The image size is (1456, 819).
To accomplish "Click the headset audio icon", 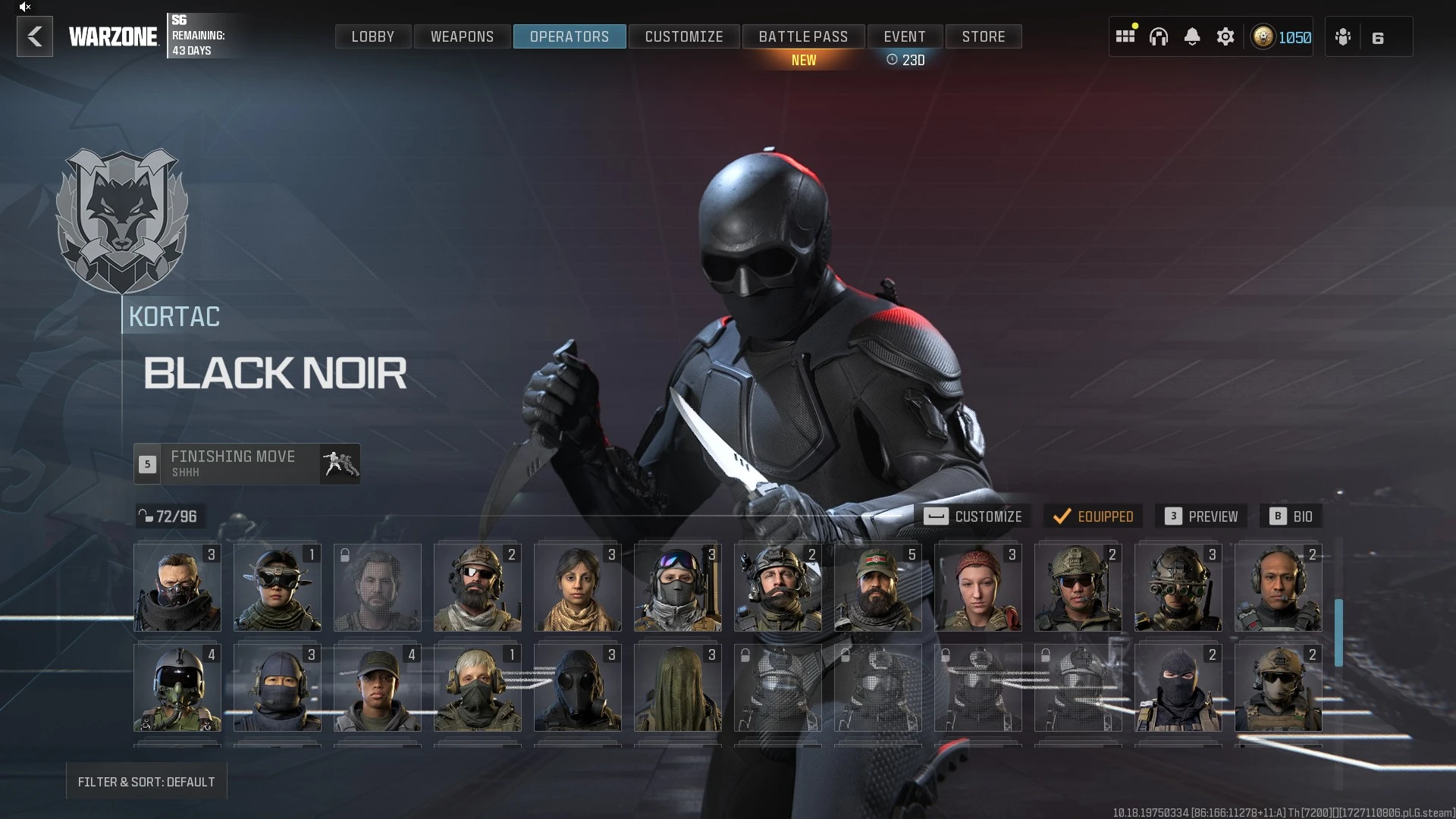I will tap(1159, 36).
